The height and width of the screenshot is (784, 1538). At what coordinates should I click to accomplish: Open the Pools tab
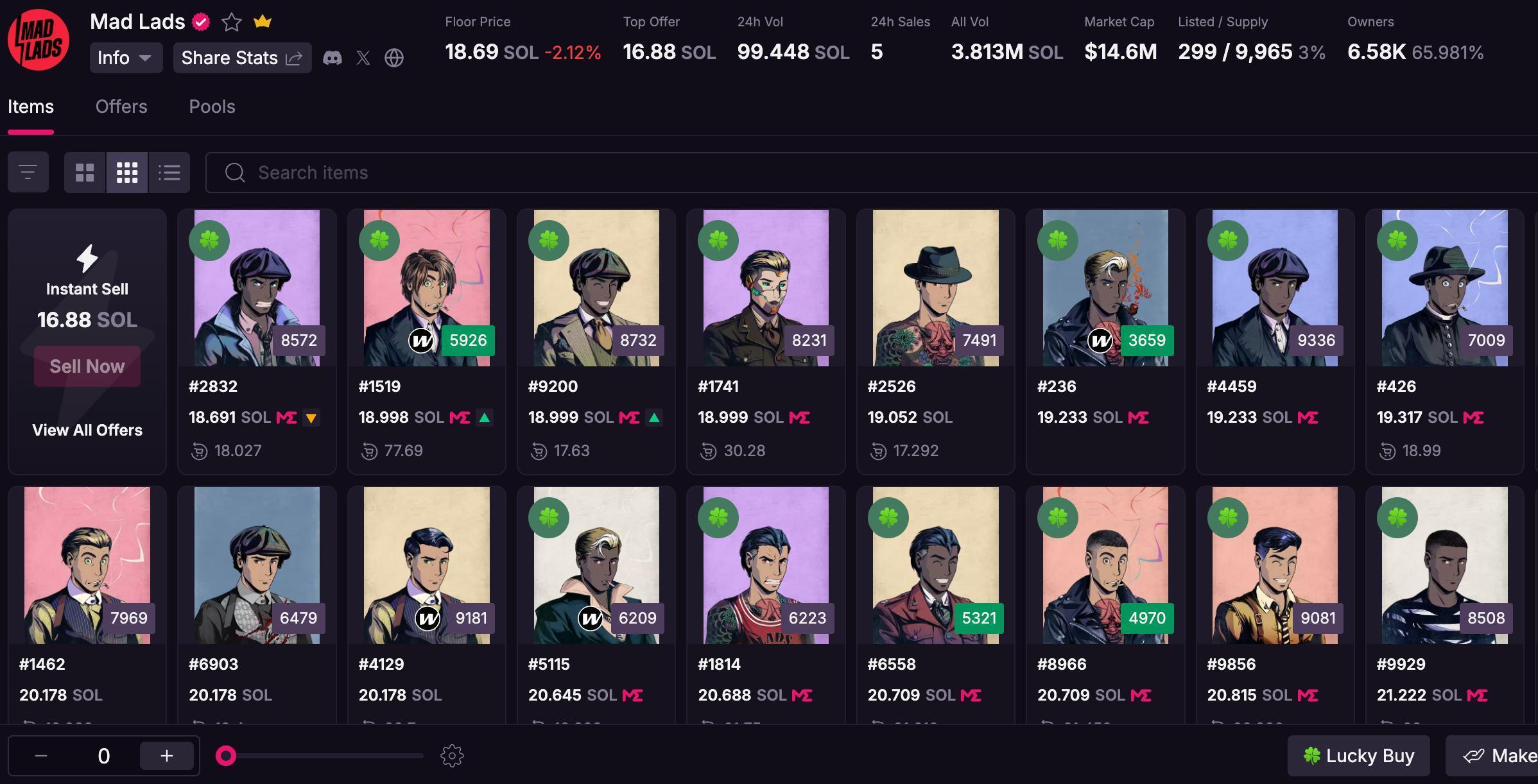click(212, 107)
